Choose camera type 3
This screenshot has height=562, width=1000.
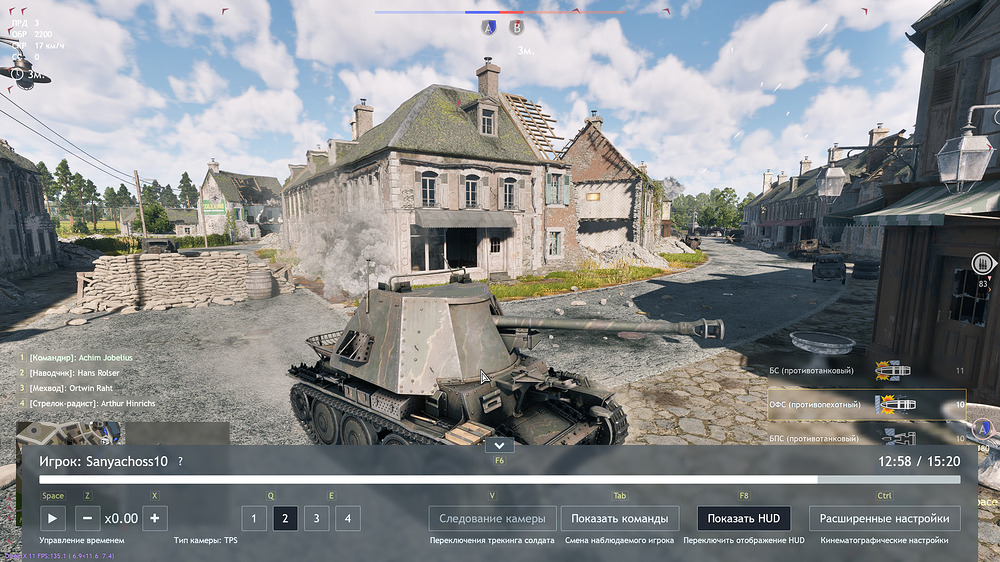(316, 518)
